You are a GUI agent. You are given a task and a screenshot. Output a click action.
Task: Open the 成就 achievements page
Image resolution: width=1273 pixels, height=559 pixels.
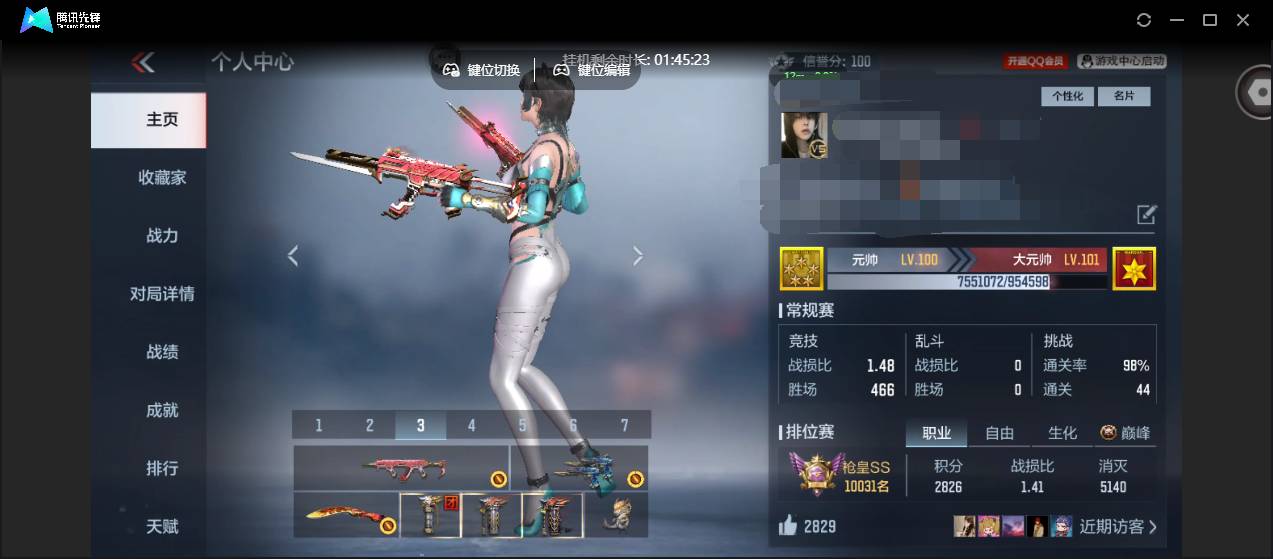(x=162, y=410)
